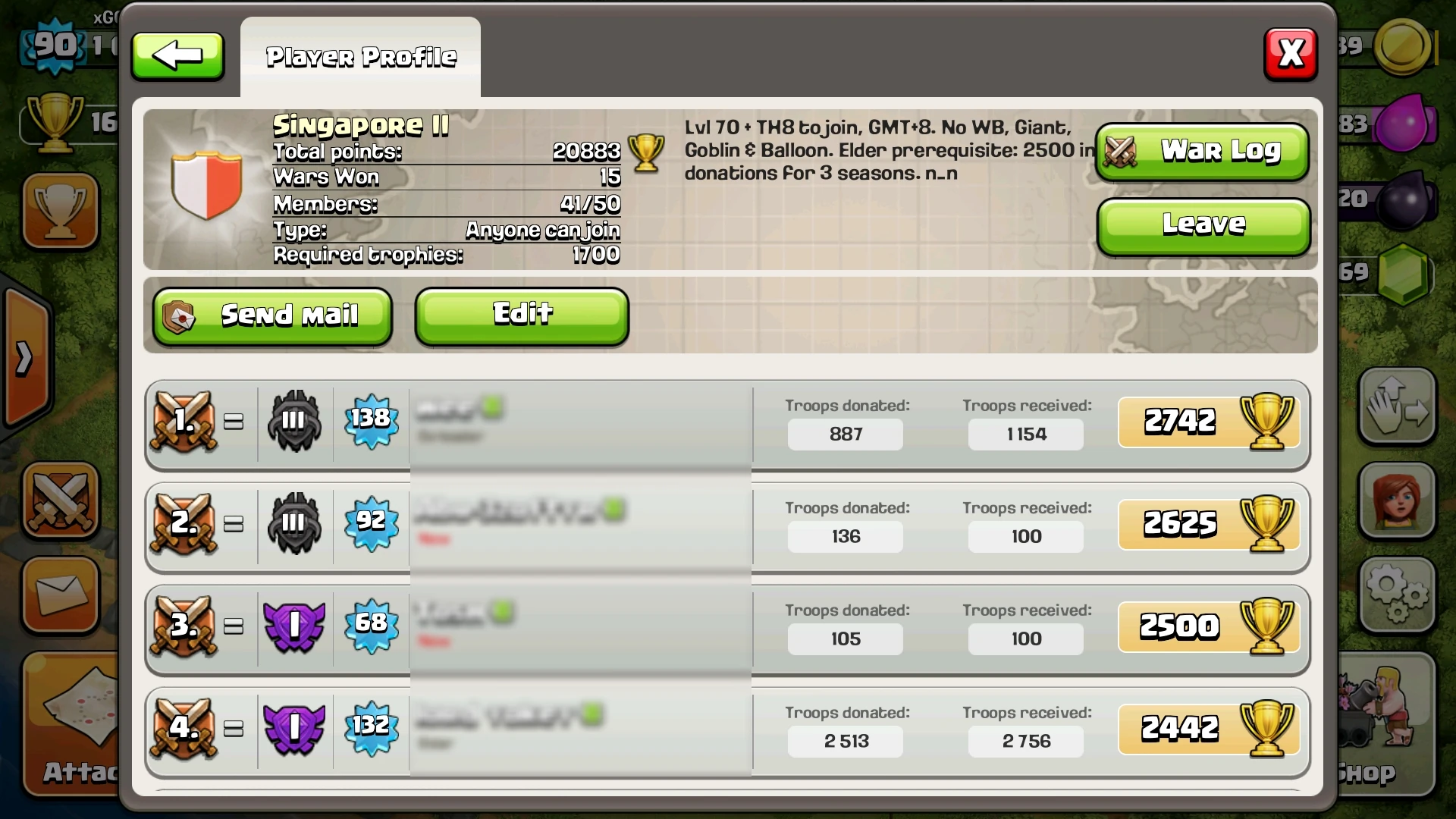1456x819 pixels.
Task: Click rank 1 member's trophy count 2742
Action: 1179,422
